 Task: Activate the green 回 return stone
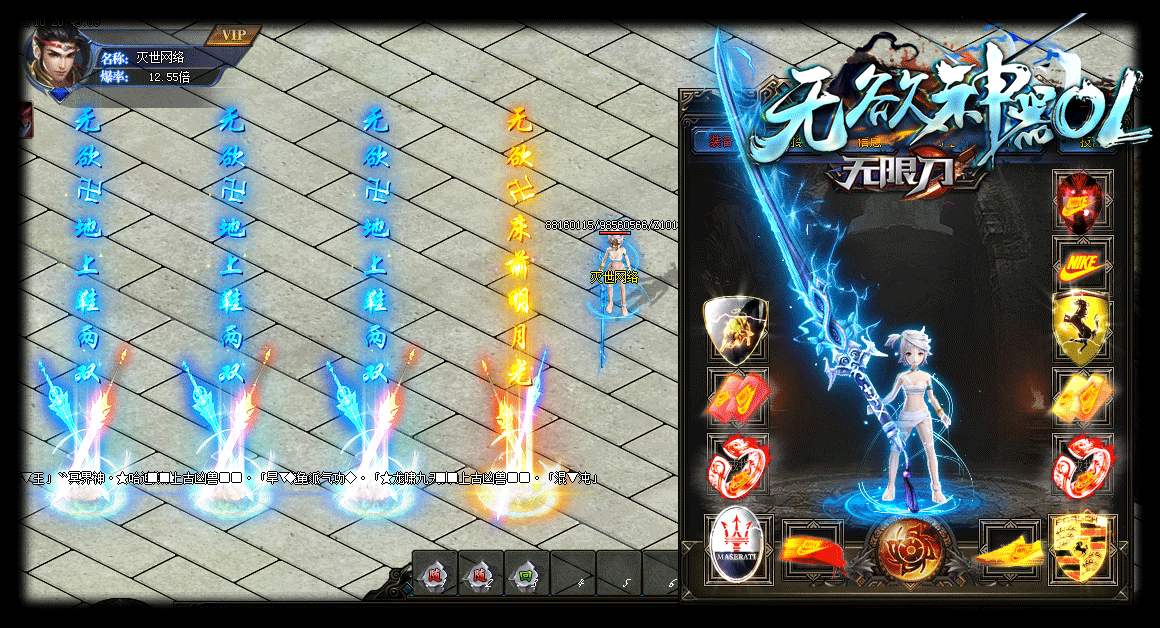tap(526, 576)
